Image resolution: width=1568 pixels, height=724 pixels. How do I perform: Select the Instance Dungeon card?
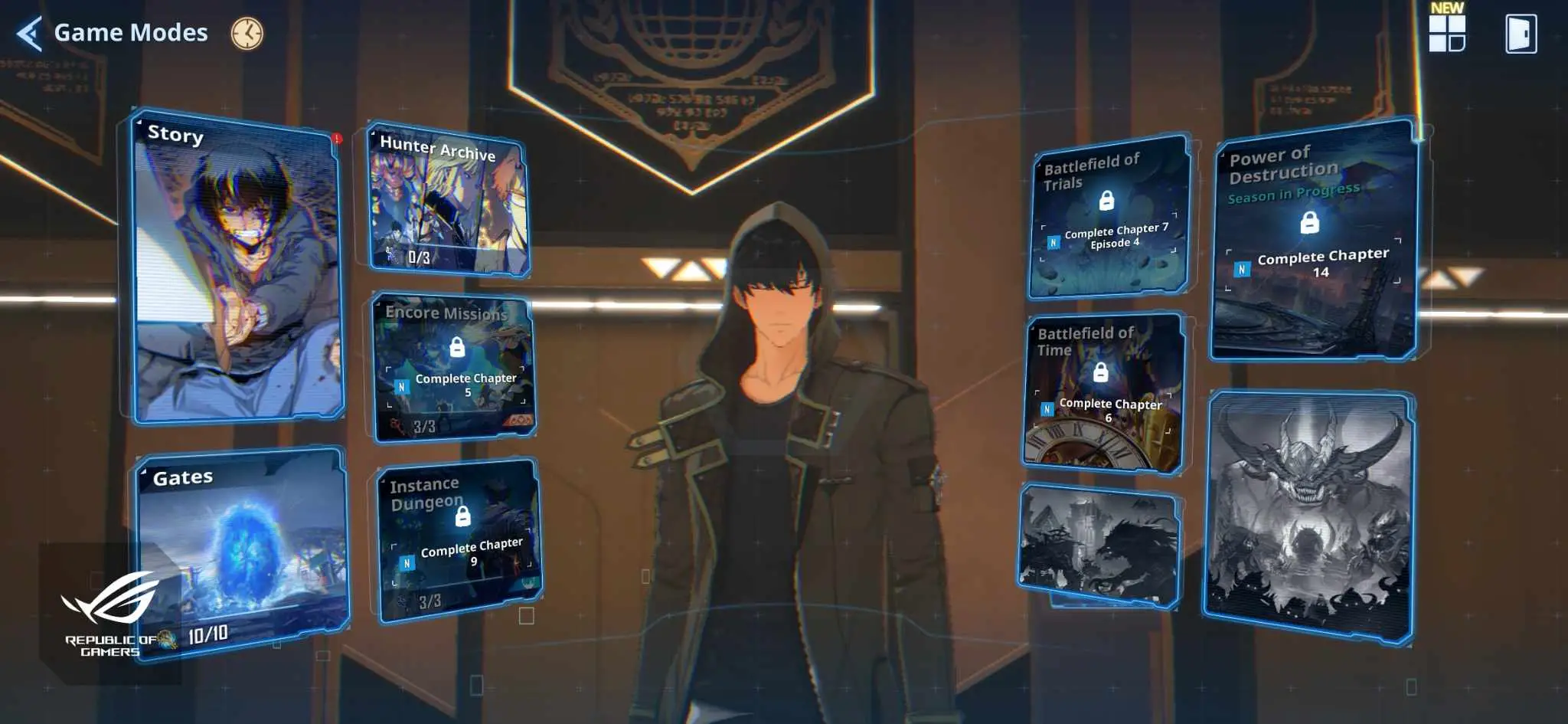click(x=460, y=539)
